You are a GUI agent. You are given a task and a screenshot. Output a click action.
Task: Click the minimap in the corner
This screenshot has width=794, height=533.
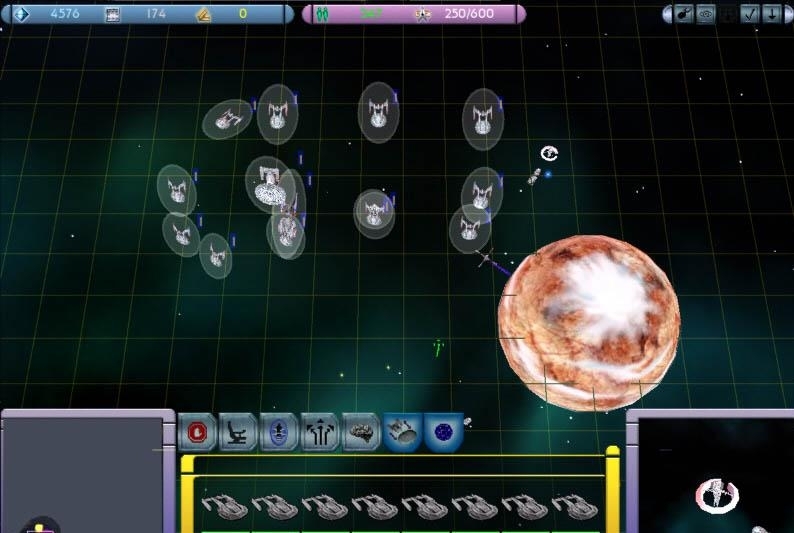pos(718,477)
